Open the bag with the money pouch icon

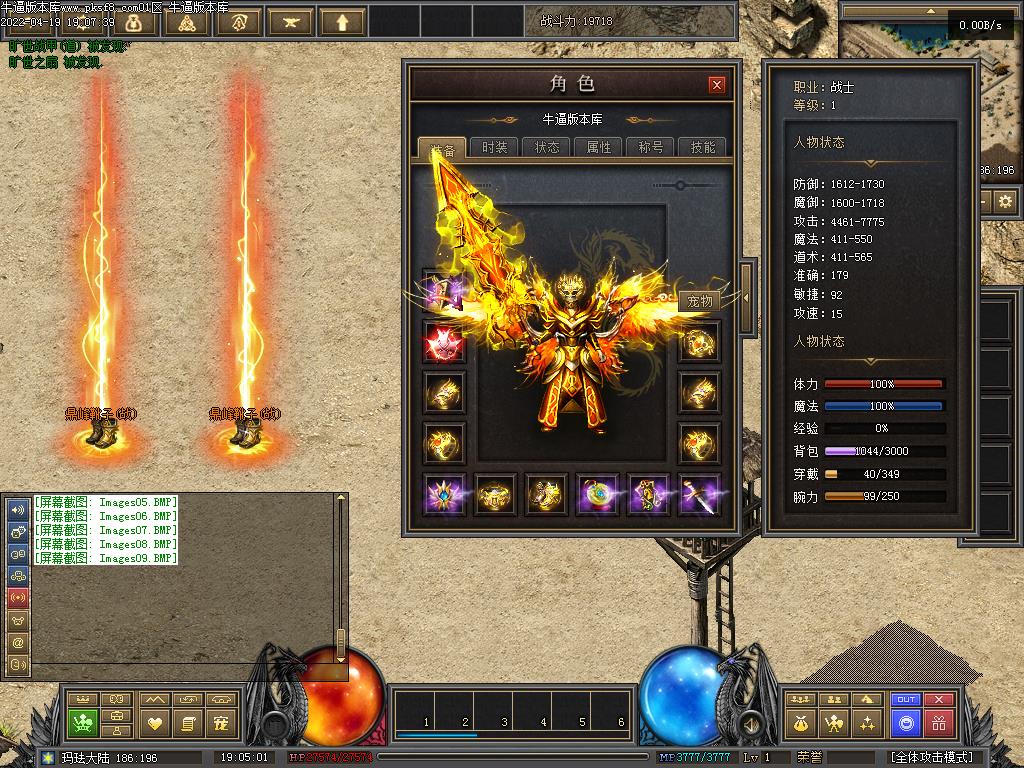(x=800, y=722)
